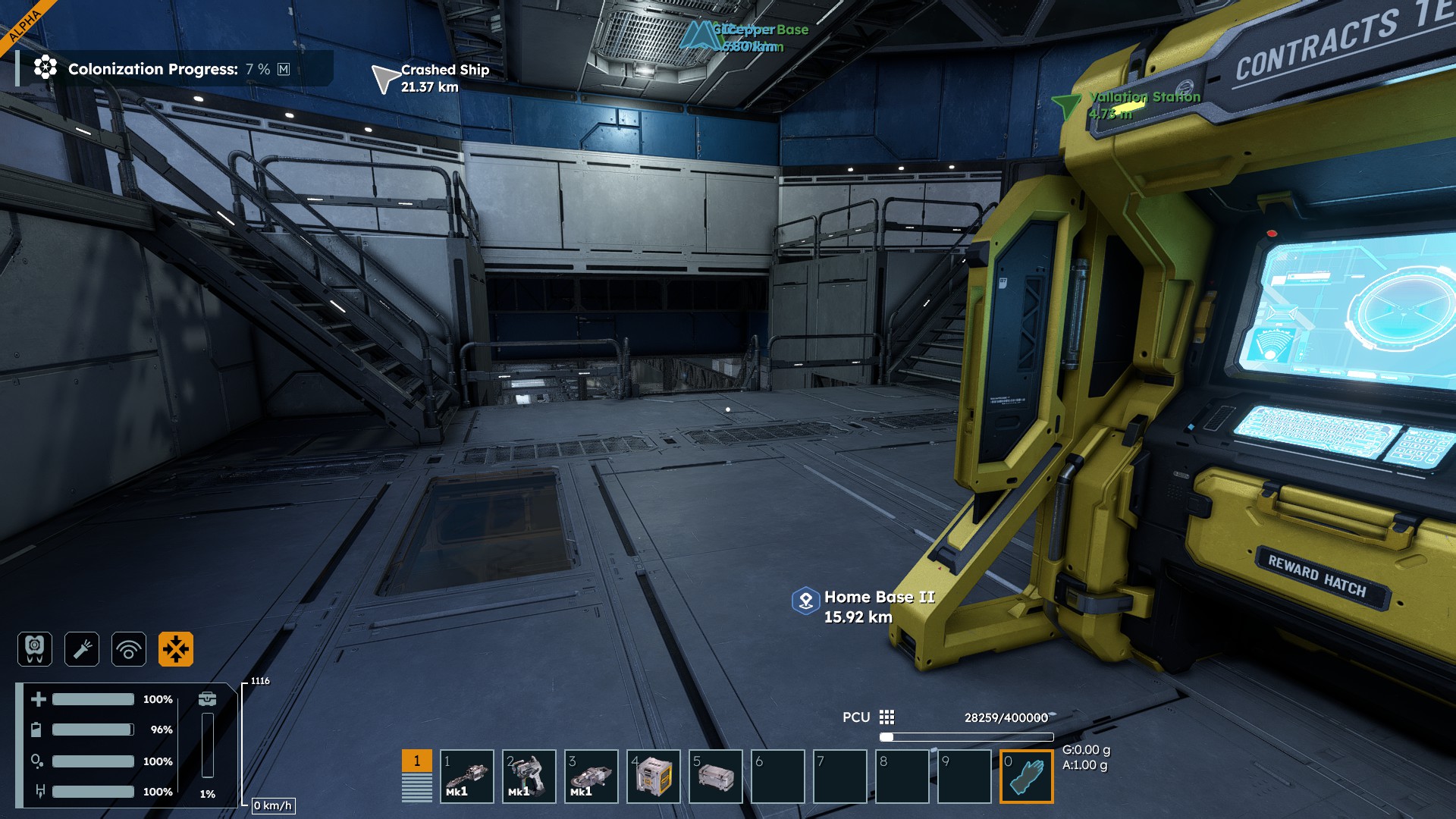The image size is (1456, 819).
Task: Pick the cargo crate in slot 5
Action: tap(715, 777)
